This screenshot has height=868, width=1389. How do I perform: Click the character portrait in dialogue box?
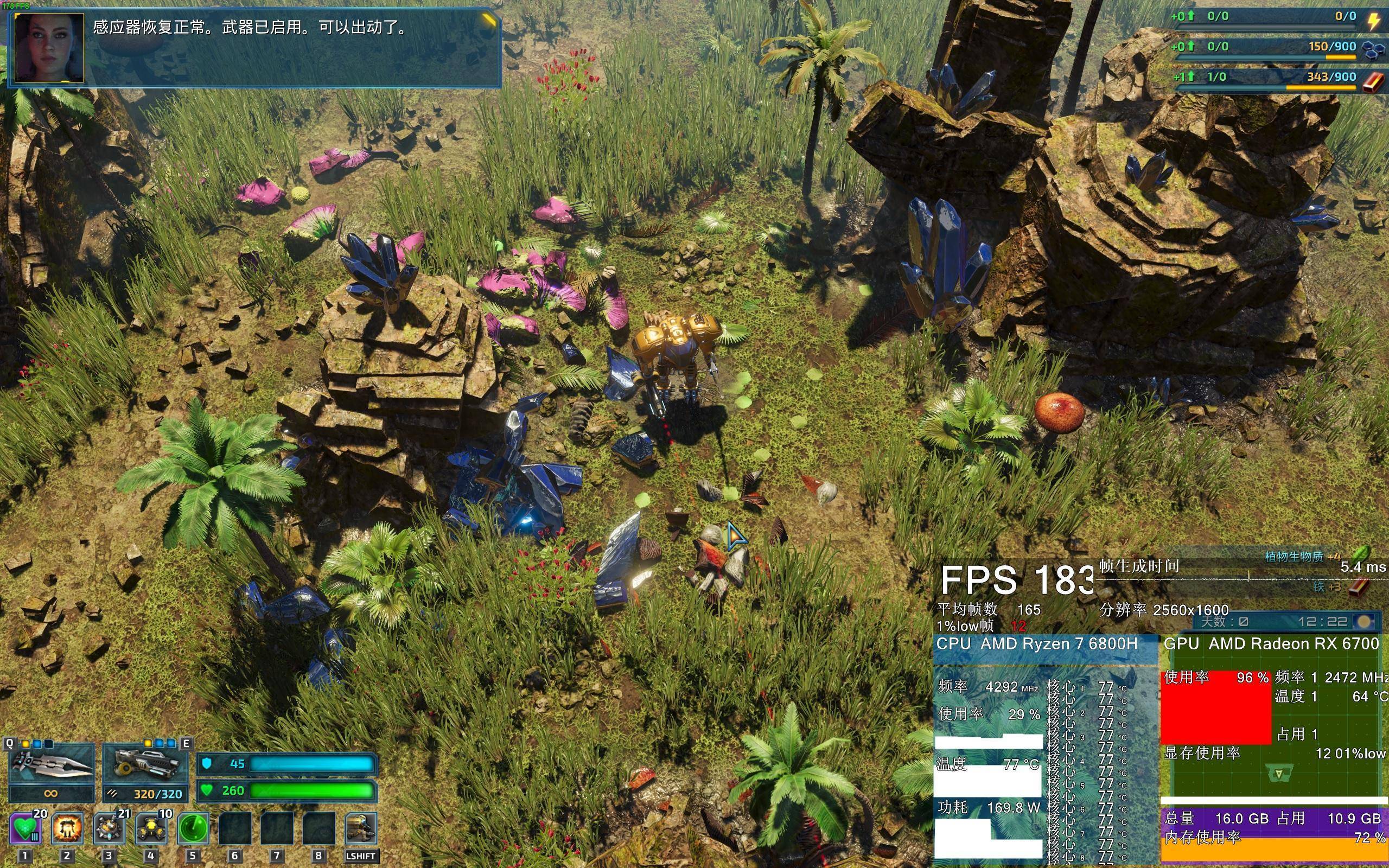tap(50, 48)
